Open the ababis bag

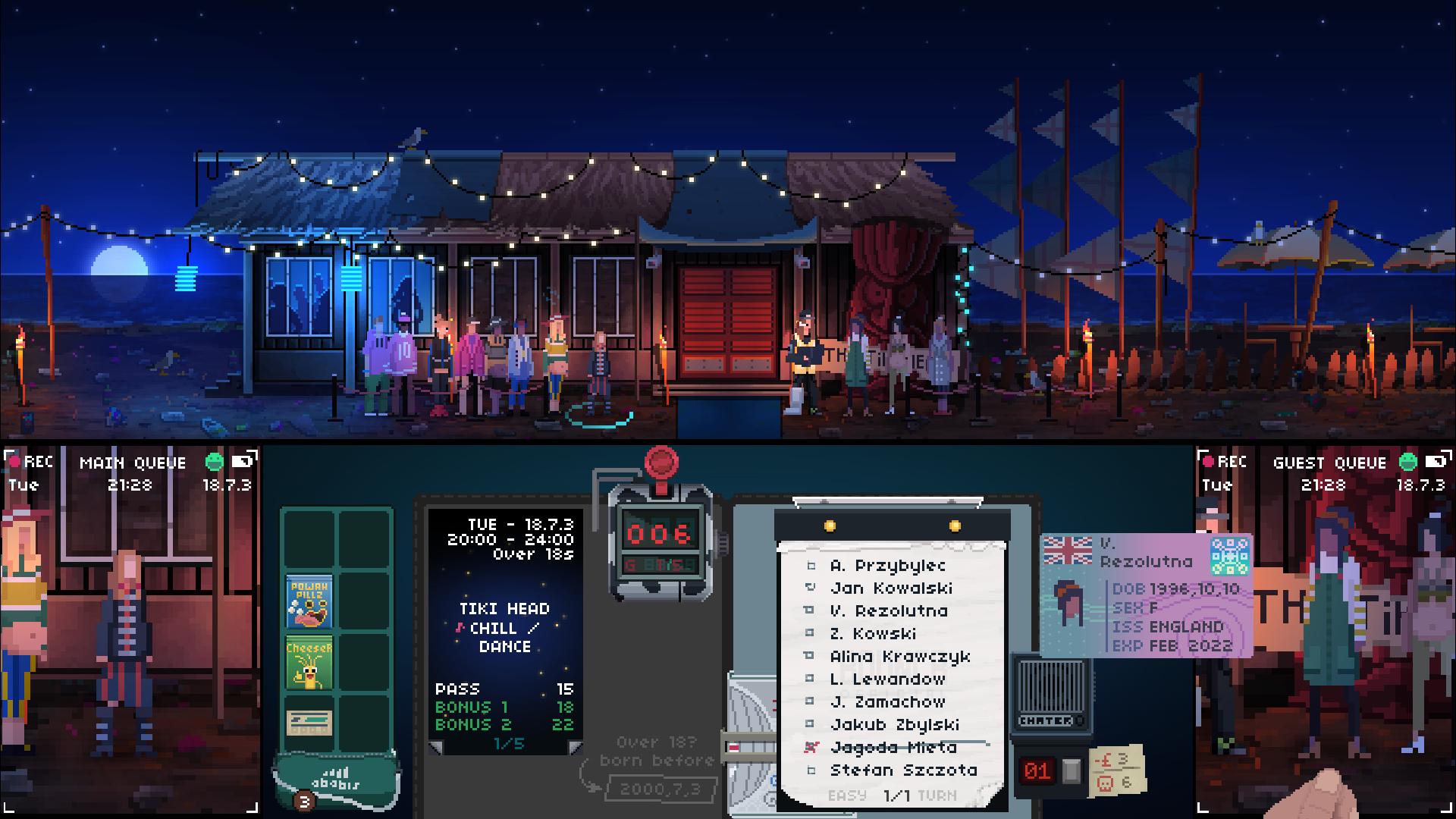point(335,781)
